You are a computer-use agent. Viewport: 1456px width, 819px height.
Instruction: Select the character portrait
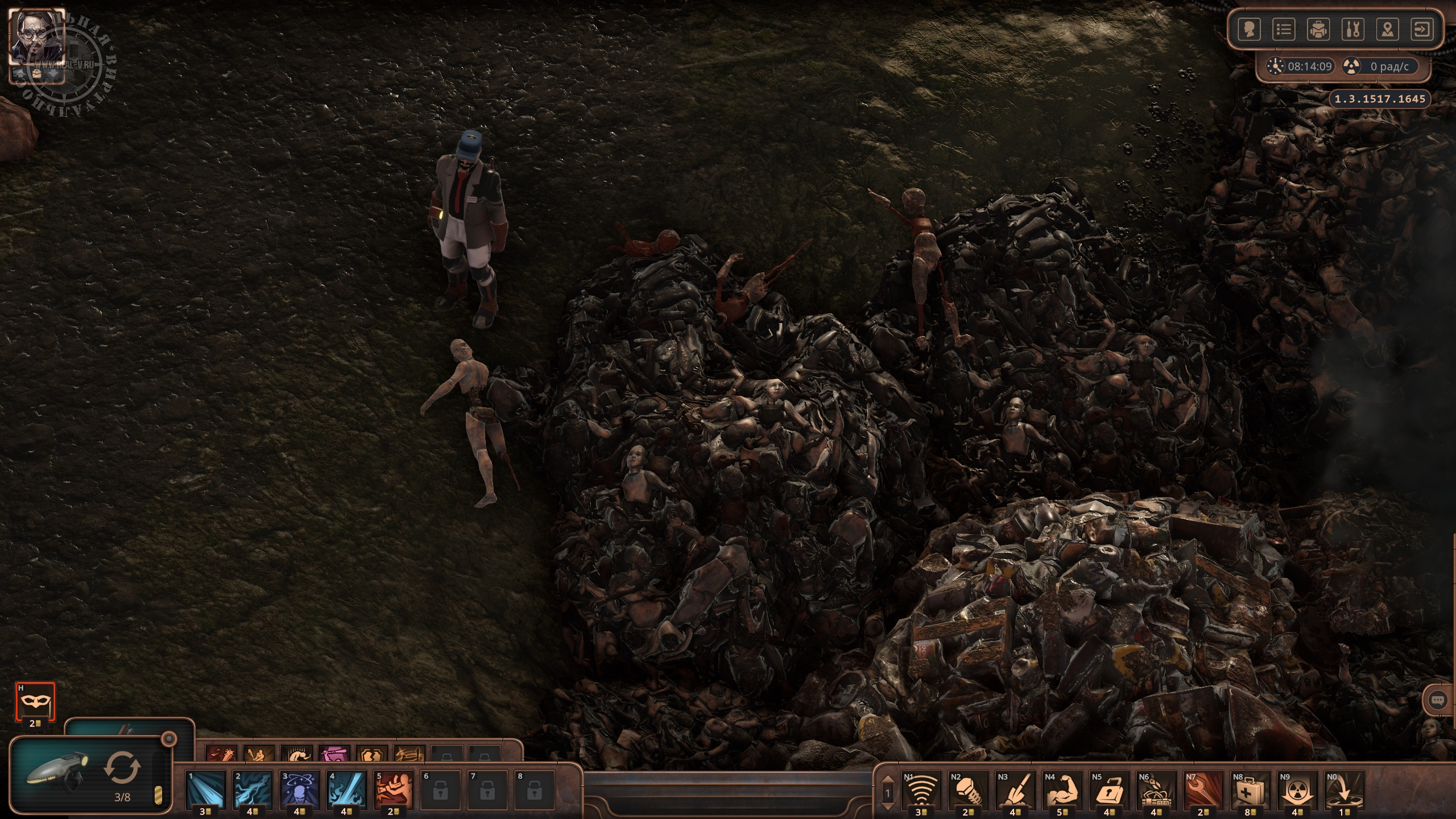pyautogui.click(x=36, y=36)
